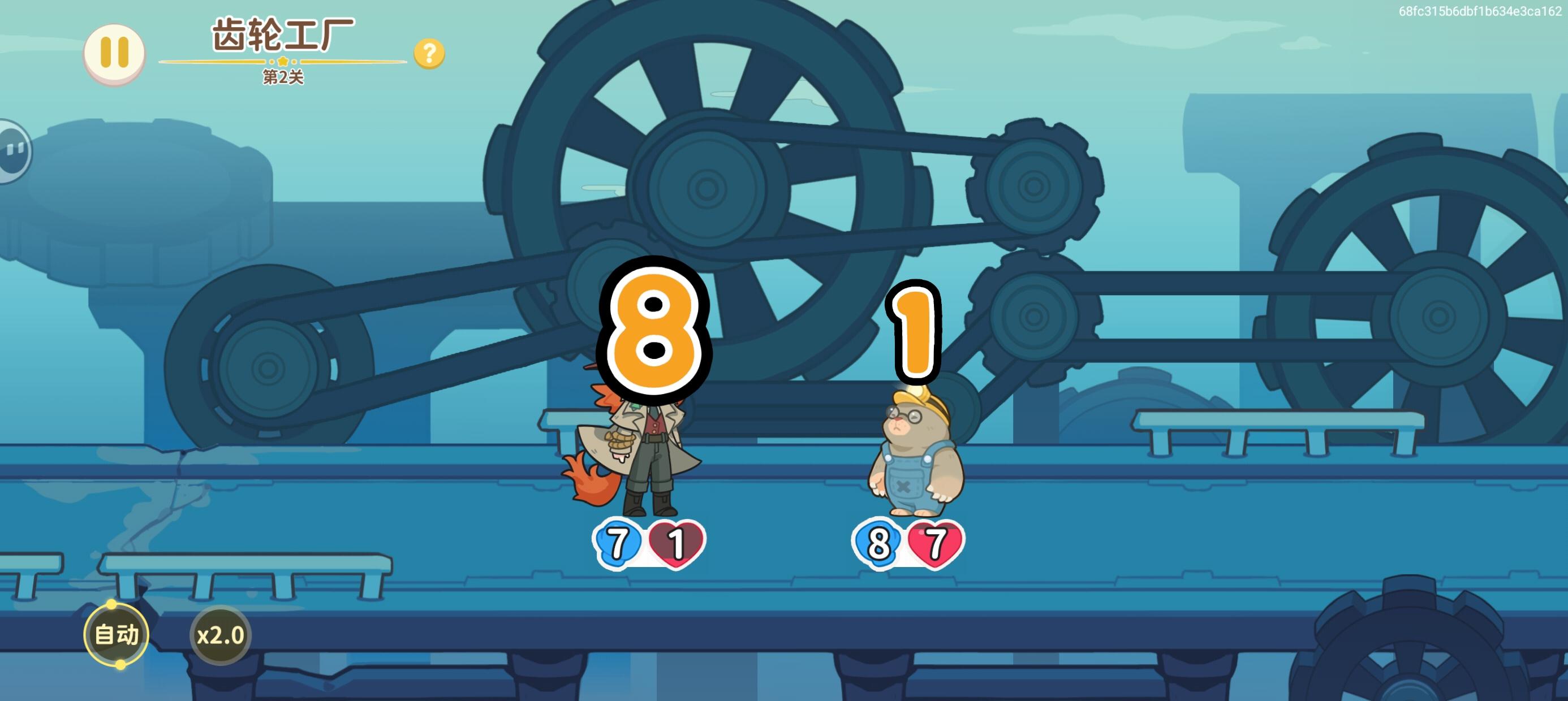The height and width of the screenshot is (701, 1568).
Task: Tap the ice cream in the fox's hand
Action: pyautogui.click(x=621, y=443)
